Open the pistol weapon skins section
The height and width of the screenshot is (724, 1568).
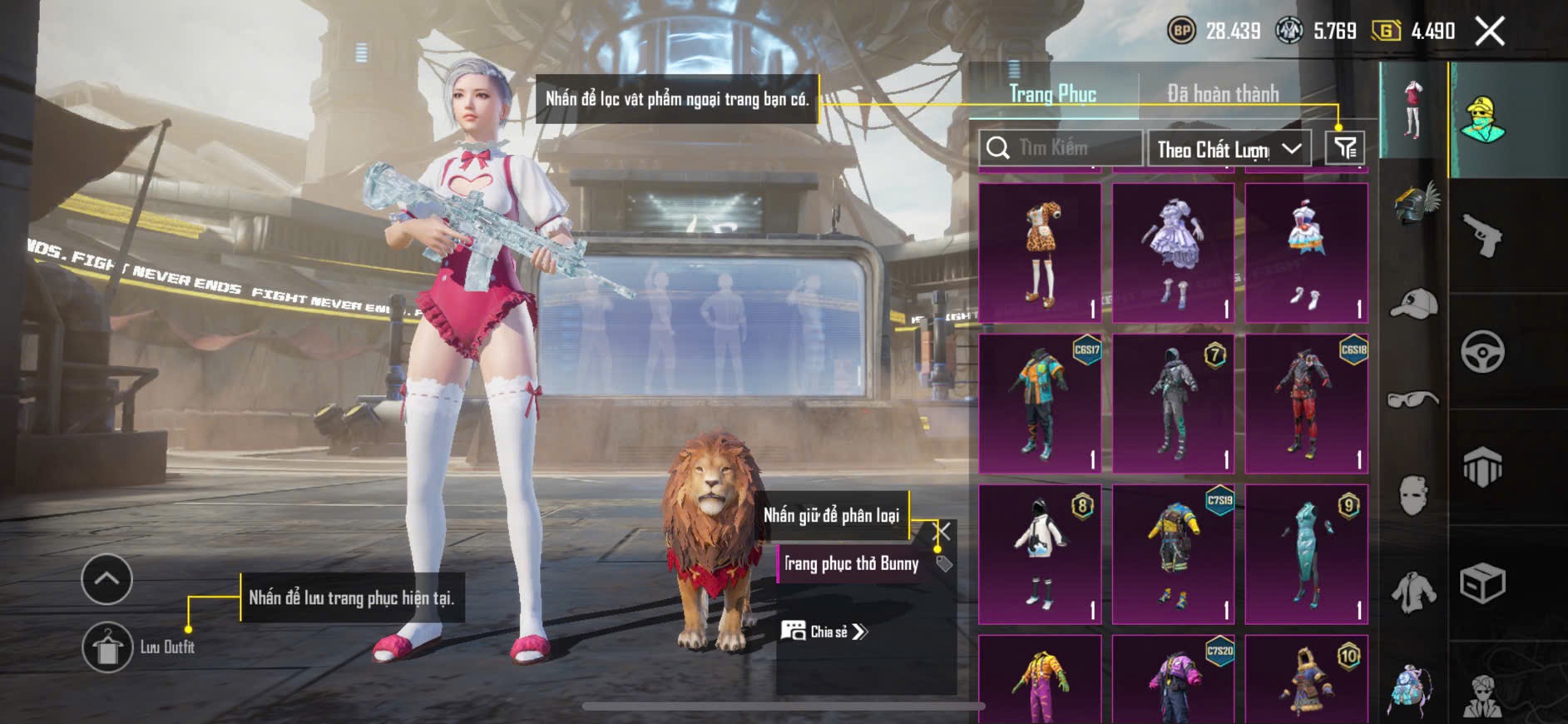point(1483,236)
